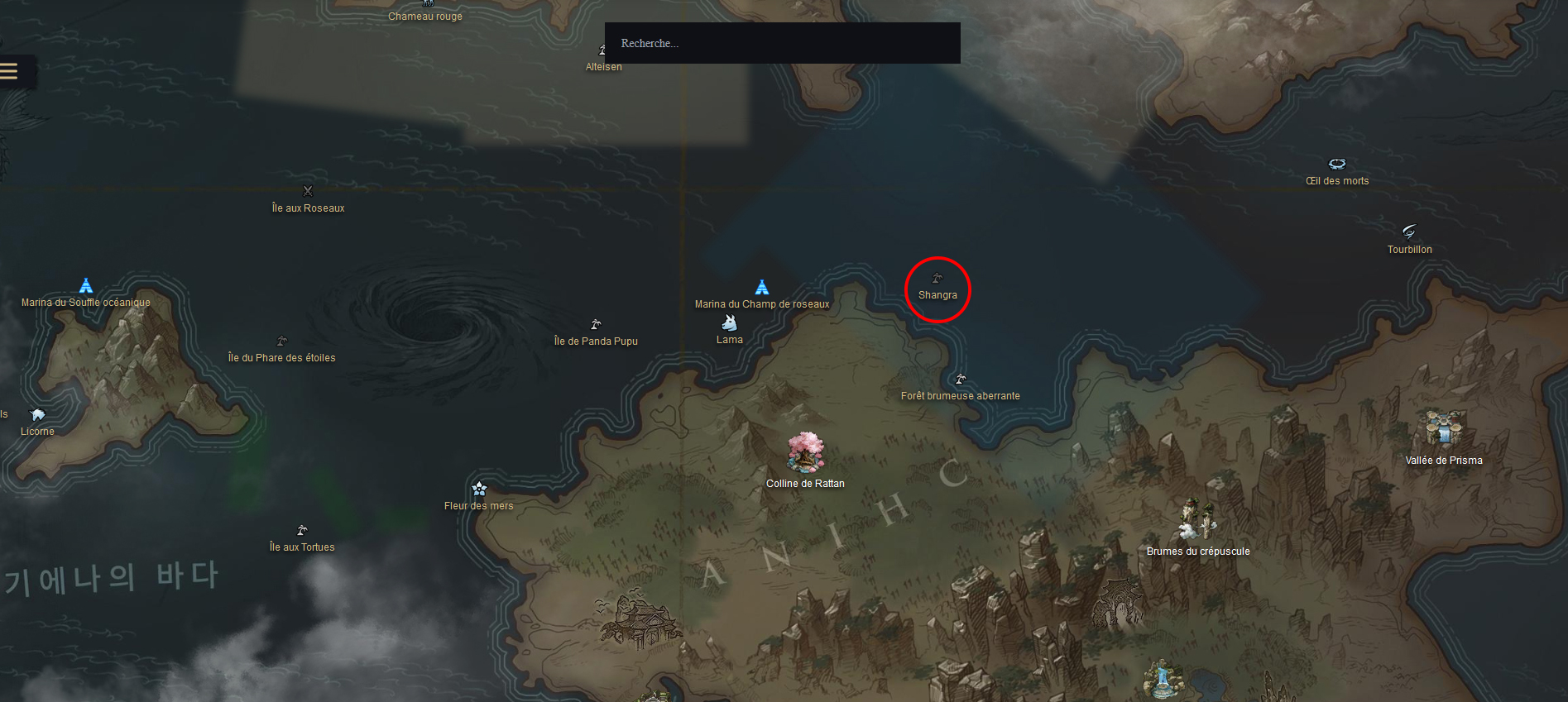
Task: Click the X marker at Île aux Roseaux
Action: coord(307,190)
